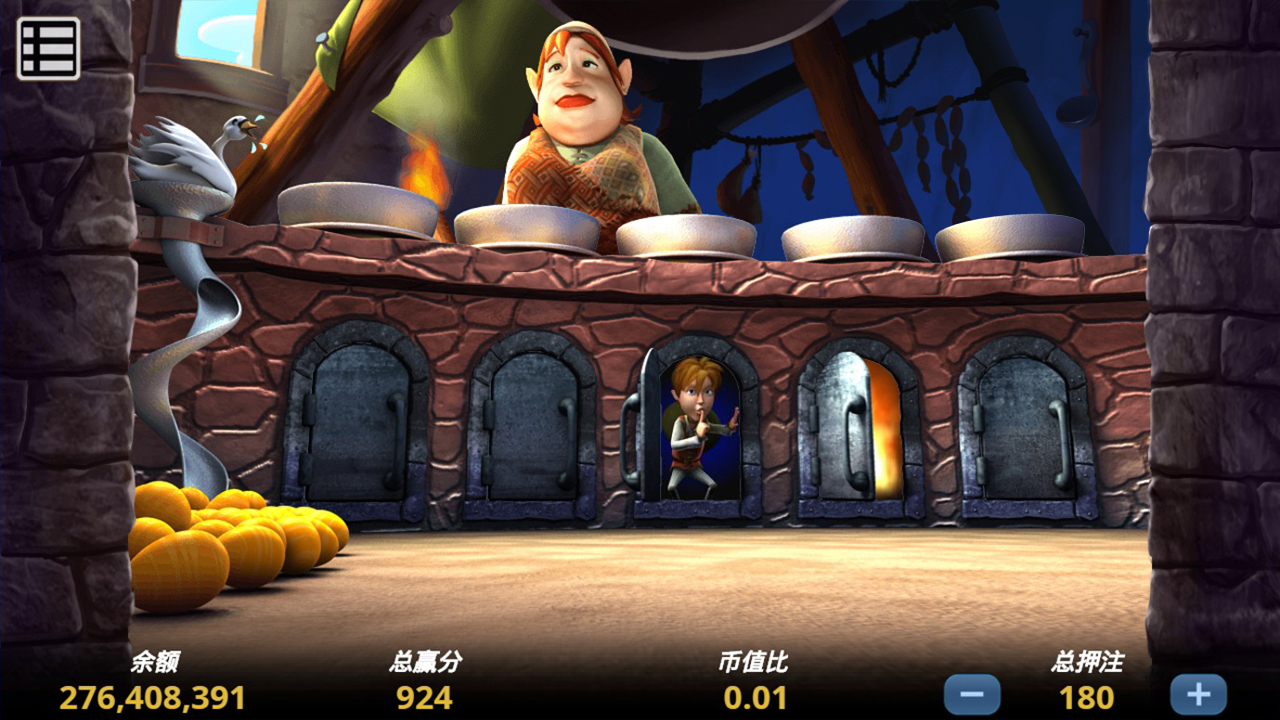The height and width of the screenshot is (720, 1280).
Task: Open the list menu icon
Action: click(x=48, y=48)
